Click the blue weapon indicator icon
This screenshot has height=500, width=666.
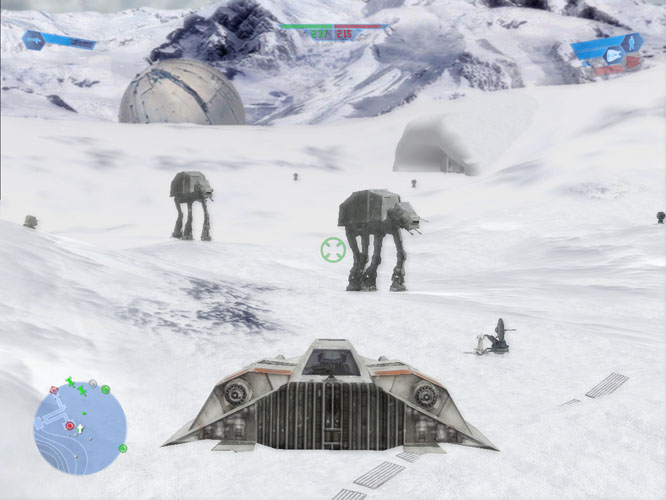34,41
